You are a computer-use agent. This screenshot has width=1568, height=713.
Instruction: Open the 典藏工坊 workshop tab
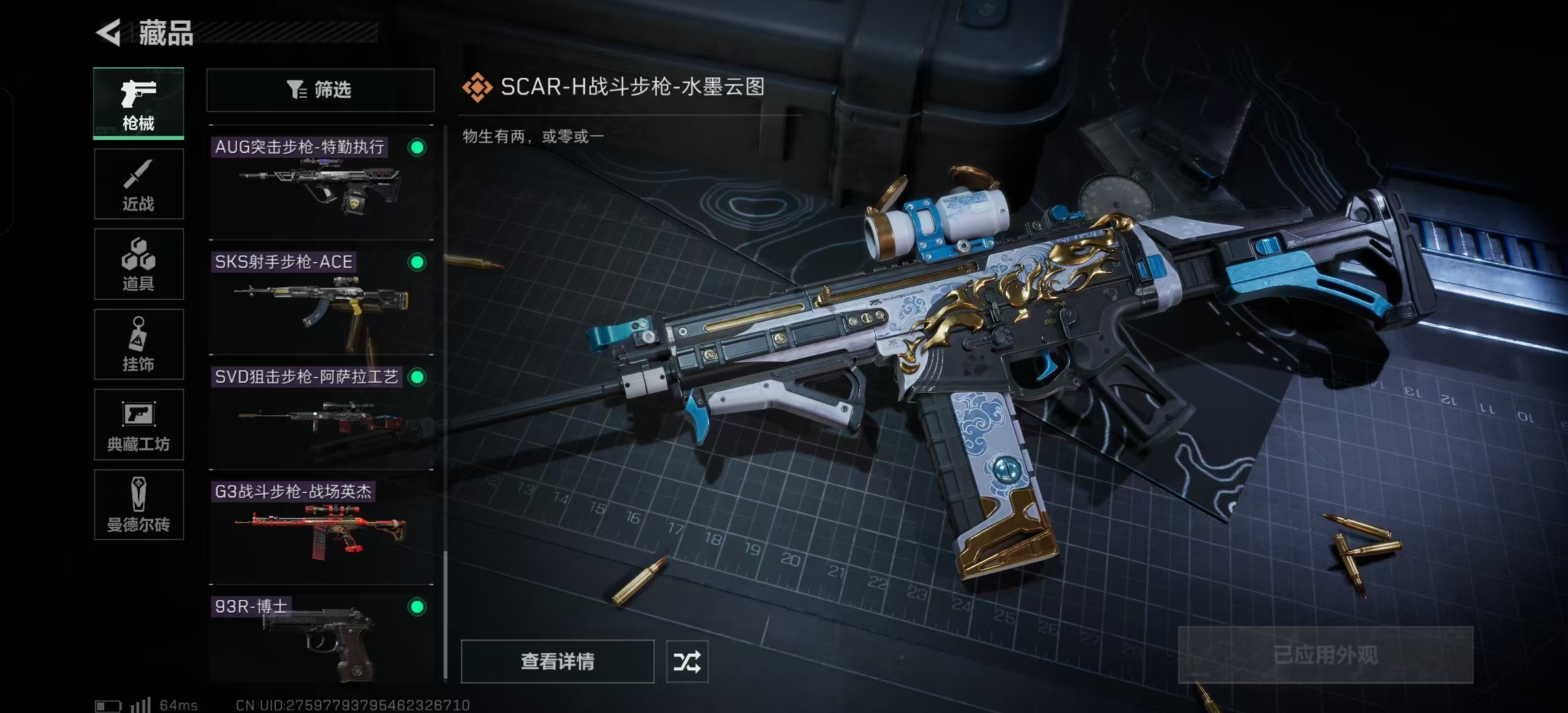pos(139,424)
